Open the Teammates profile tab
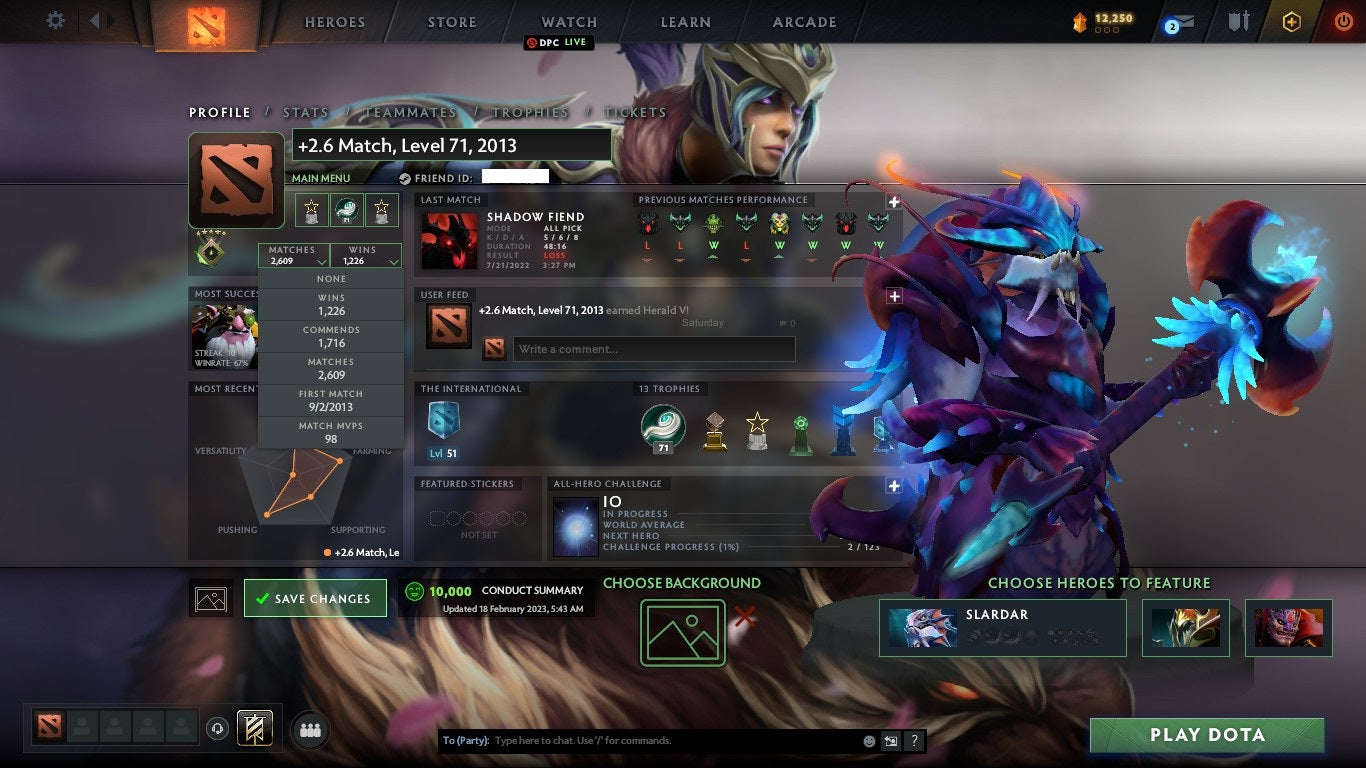Image resolution: width=1366 pixels, height=768 pixels. (x=410, y=113)
